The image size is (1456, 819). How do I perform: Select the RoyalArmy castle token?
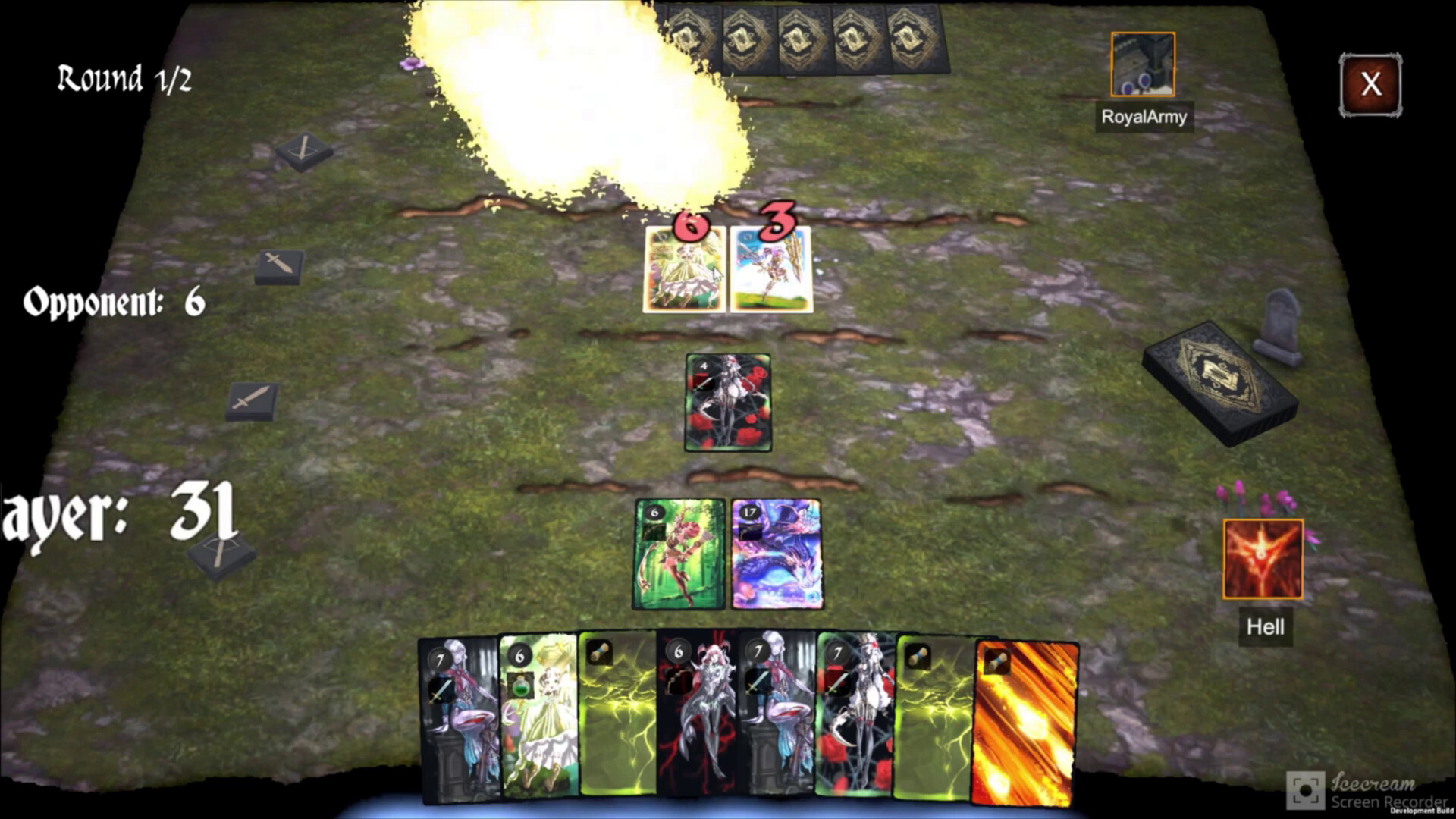point(1142,64)
